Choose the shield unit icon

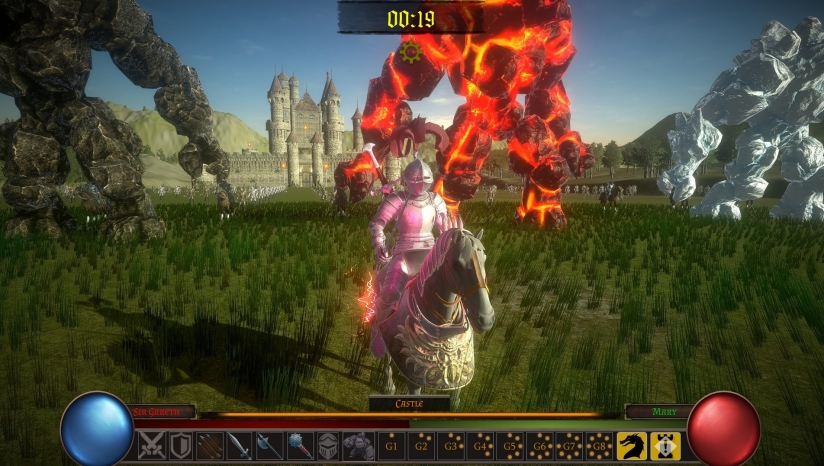180,446
